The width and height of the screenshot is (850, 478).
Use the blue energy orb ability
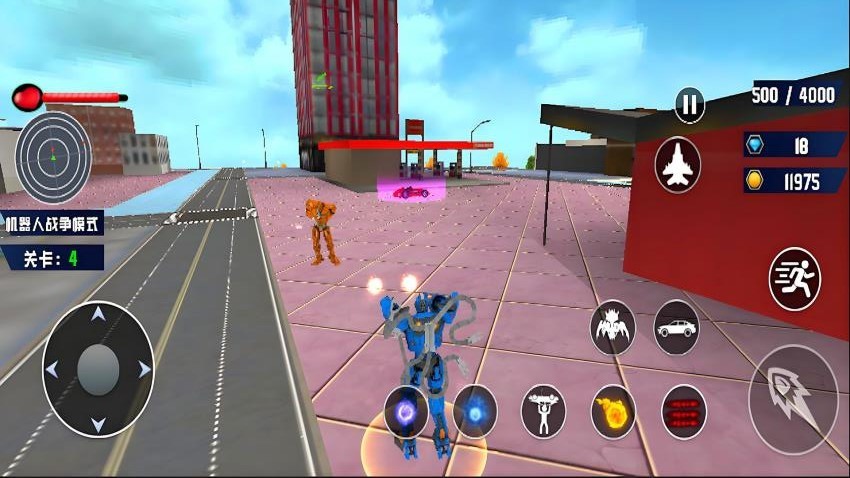[x=475, y=411]
